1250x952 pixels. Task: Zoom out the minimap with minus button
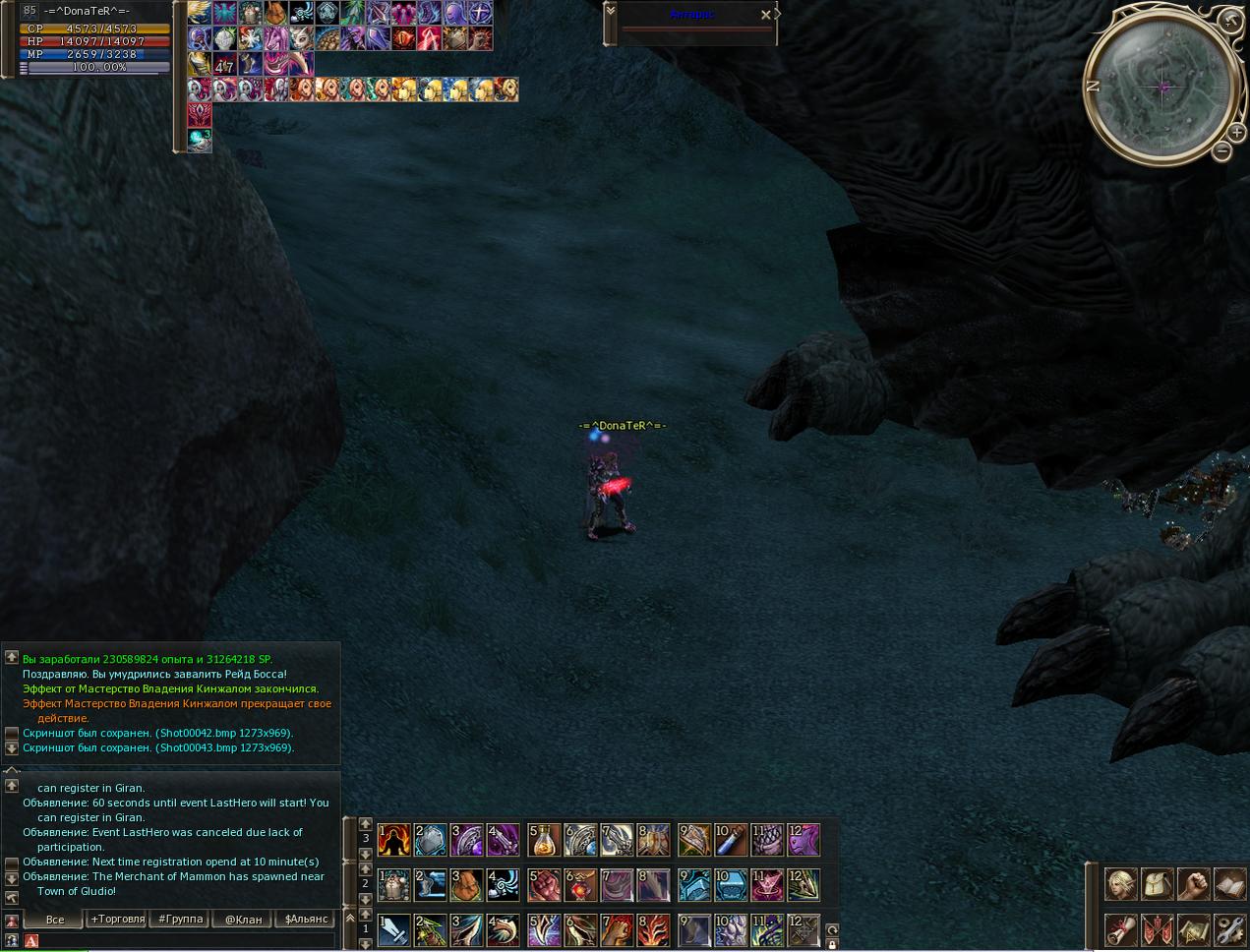tap(1221, 151)
